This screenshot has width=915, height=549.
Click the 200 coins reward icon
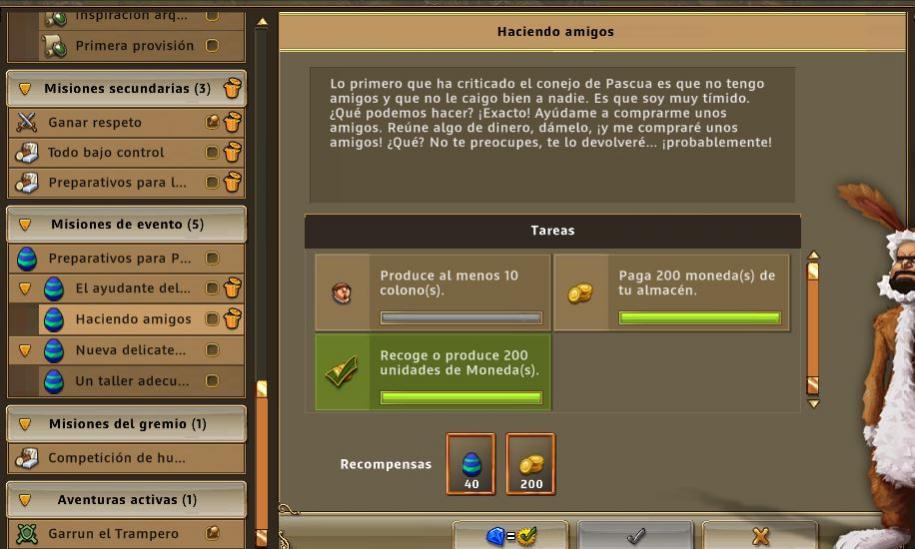pyautogui.click(x=531, y=465)
